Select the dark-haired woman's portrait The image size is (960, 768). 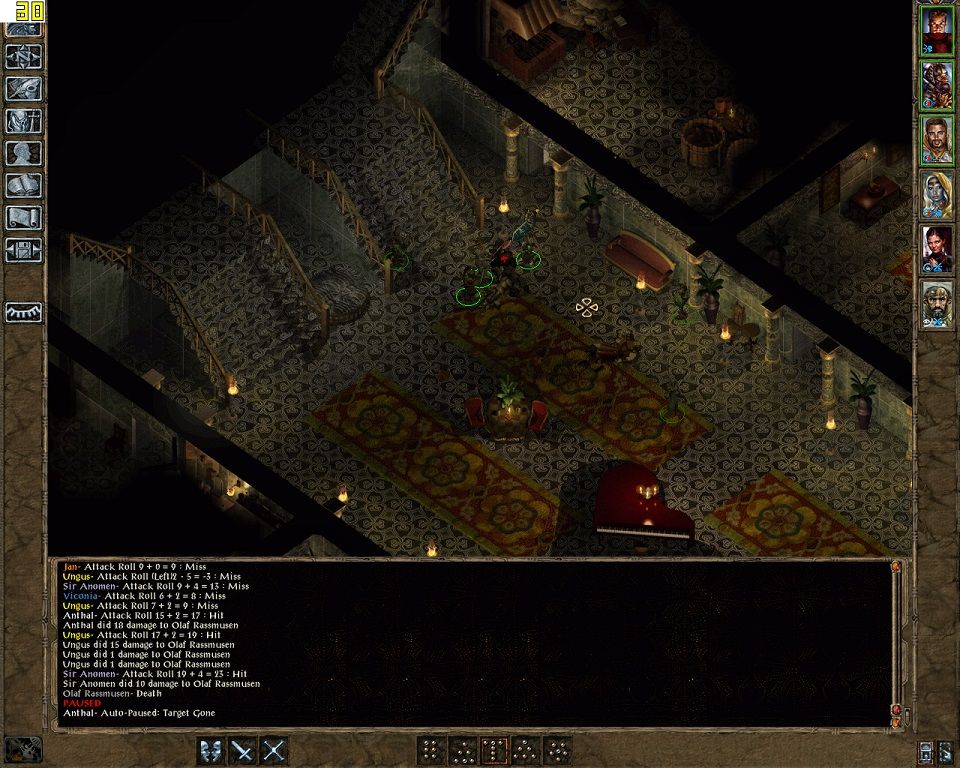pos(937,250)
